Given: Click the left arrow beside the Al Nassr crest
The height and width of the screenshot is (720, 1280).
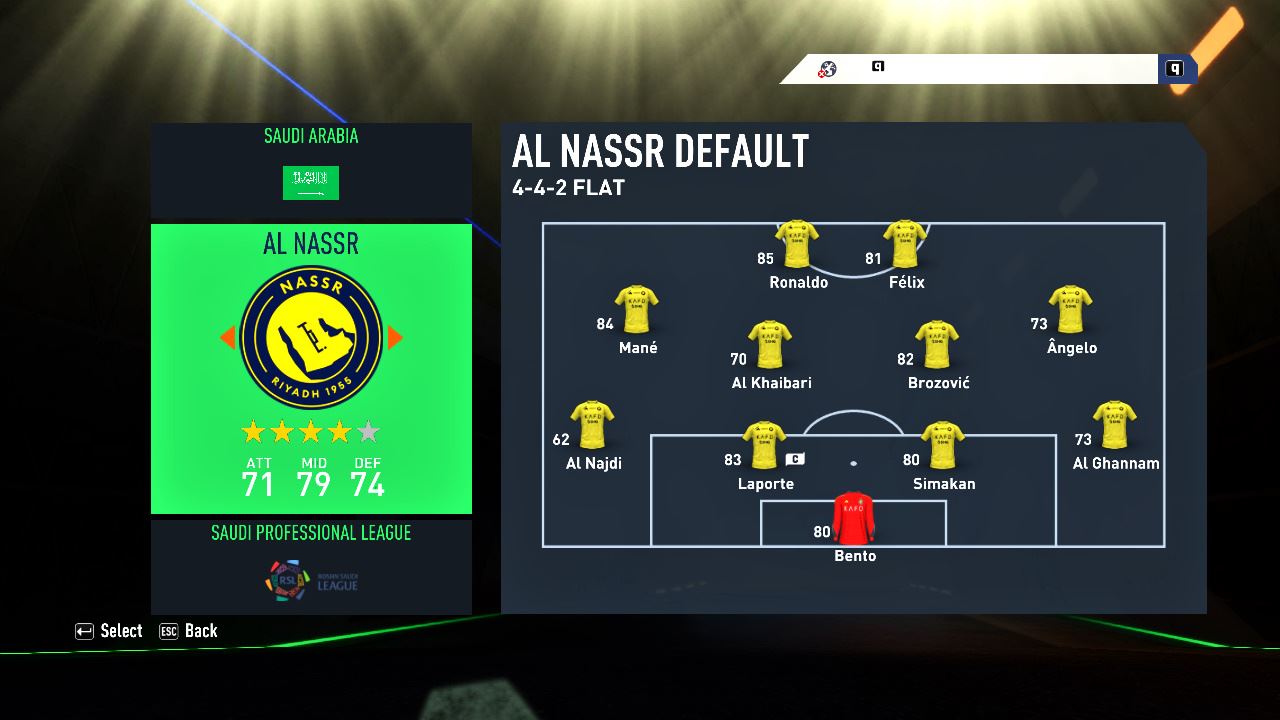Looking at the screenshot, I should coord(227,338).
